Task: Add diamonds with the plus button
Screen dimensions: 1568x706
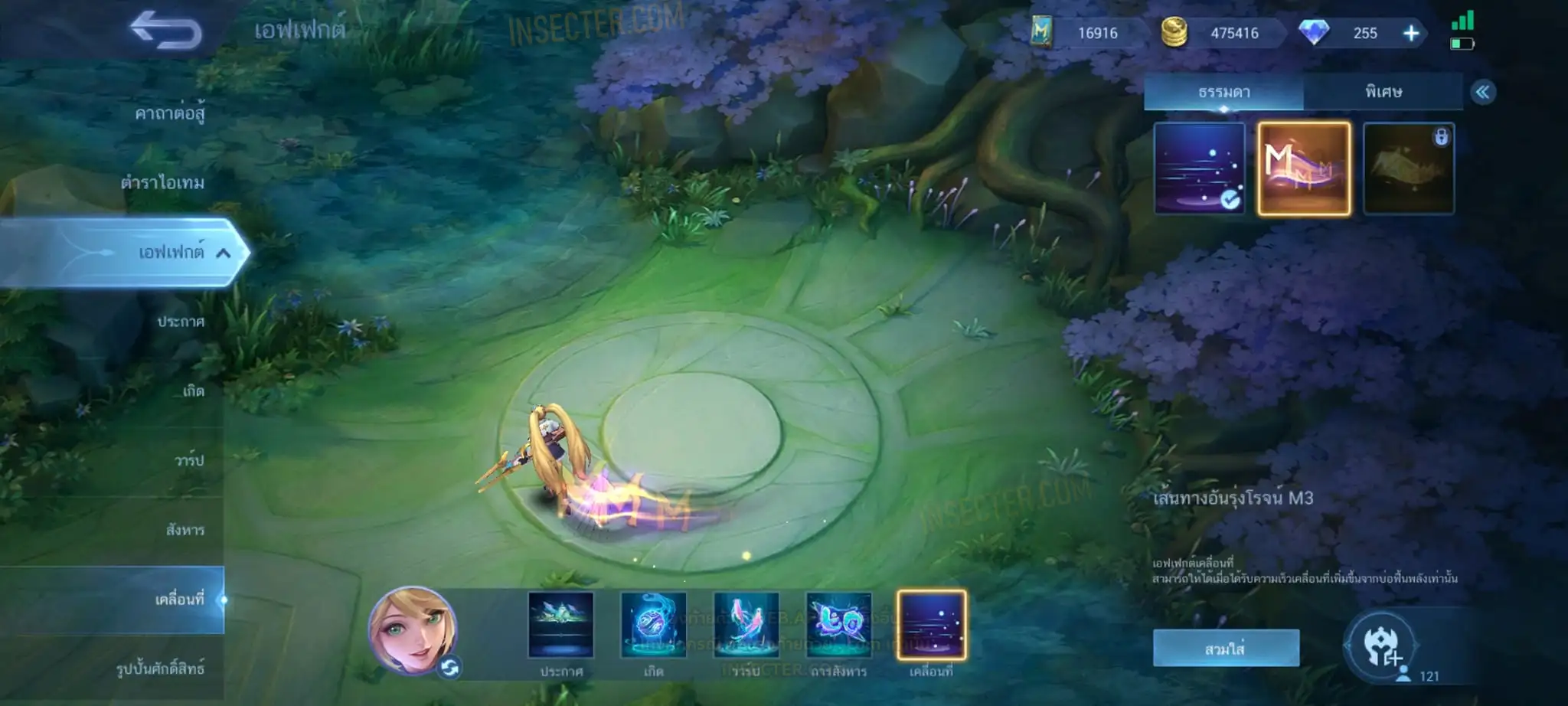Action: (x=1411, y=33)
